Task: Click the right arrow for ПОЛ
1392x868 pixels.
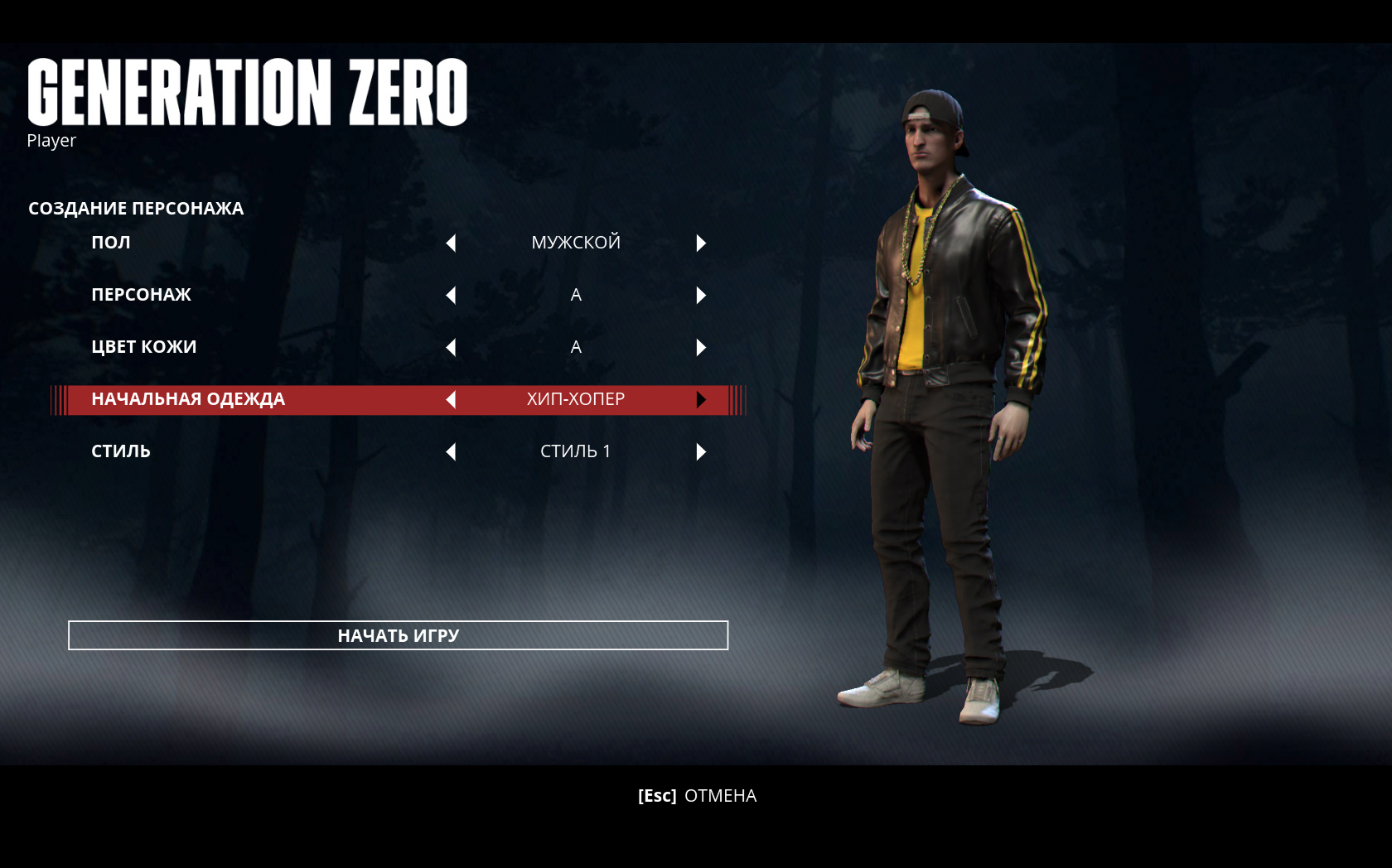Action: tap(701, 243)
